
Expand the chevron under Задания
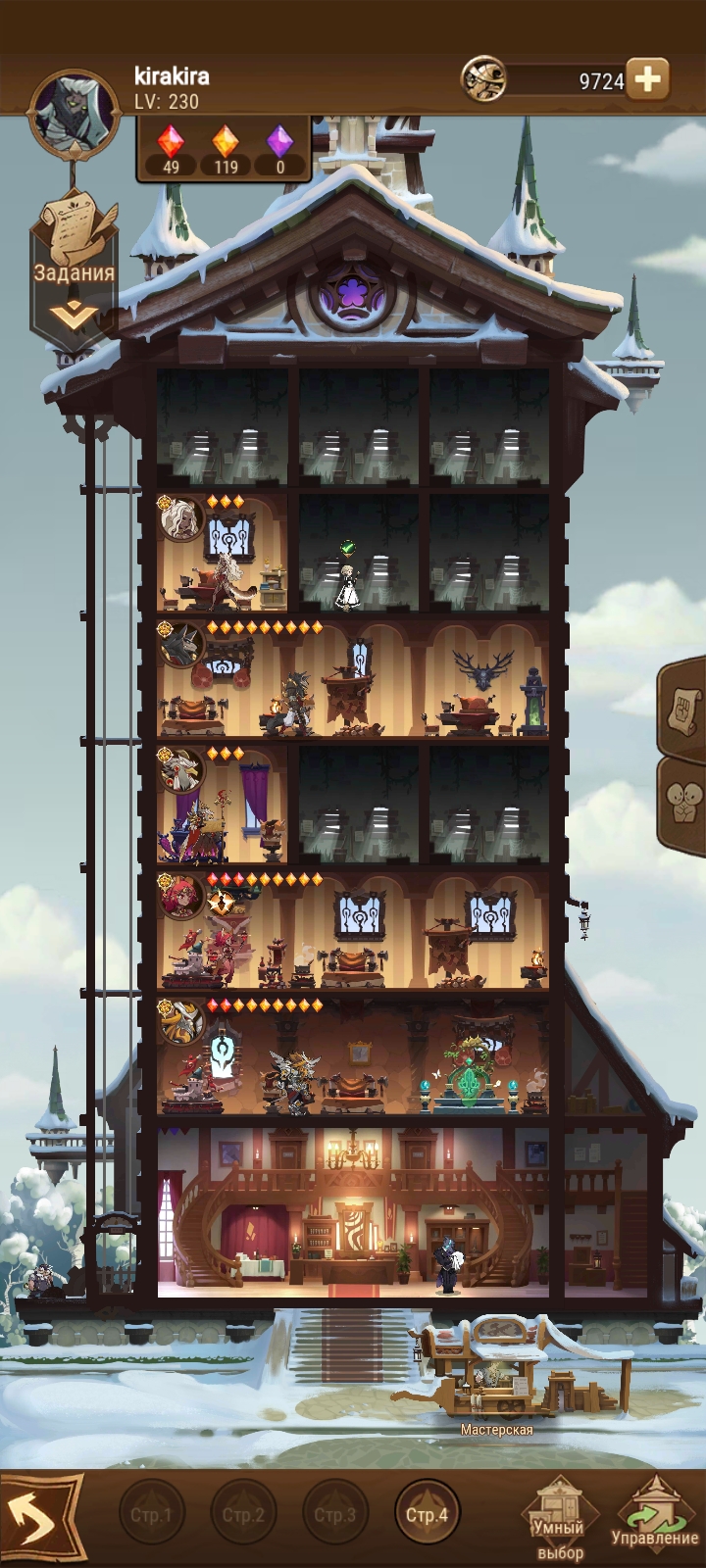[x=76, y=316]
